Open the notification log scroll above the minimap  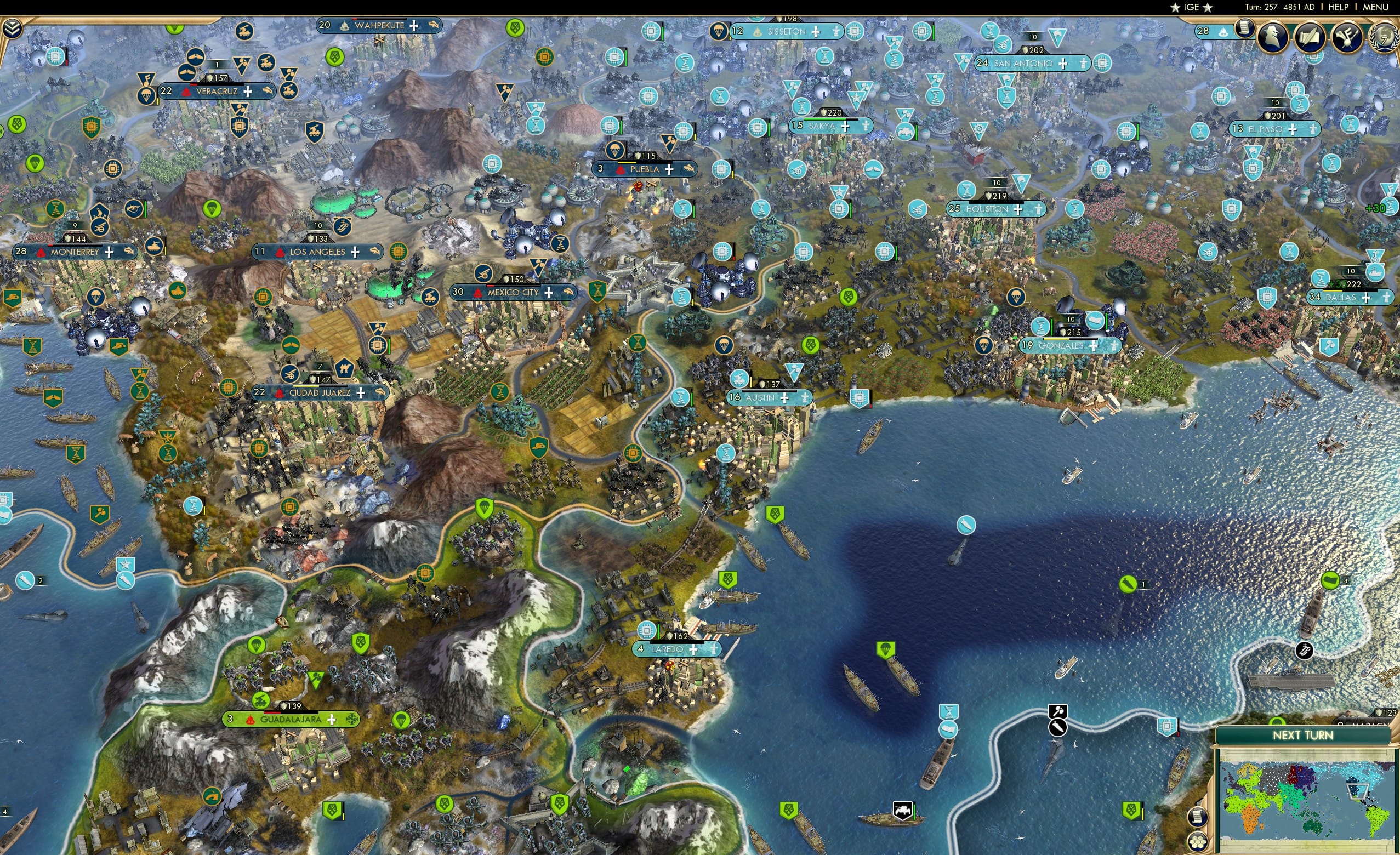(x=1199, y=817)
